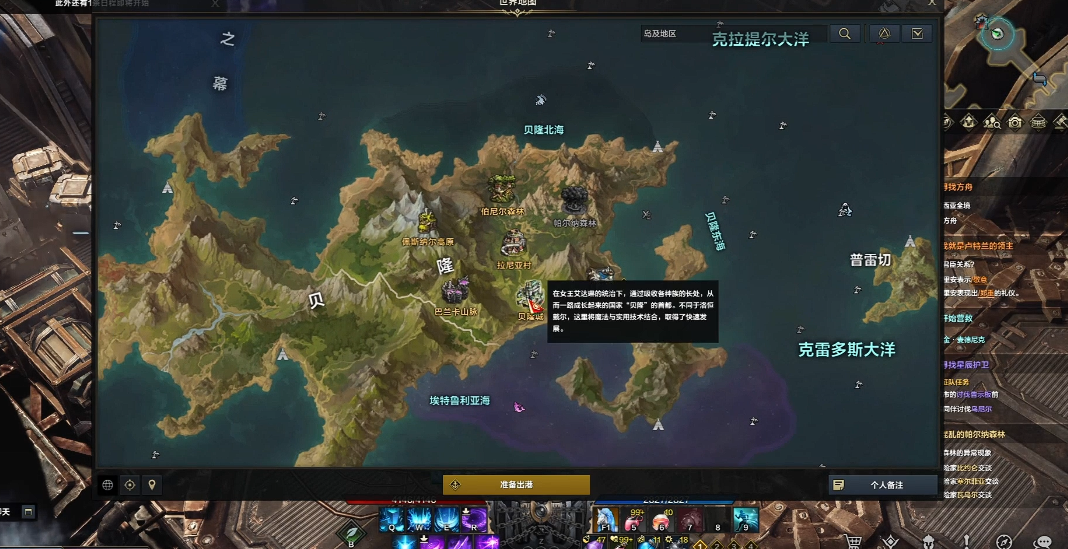
Task: Click the magnifying glass search button
Action: tap(845, 34)
